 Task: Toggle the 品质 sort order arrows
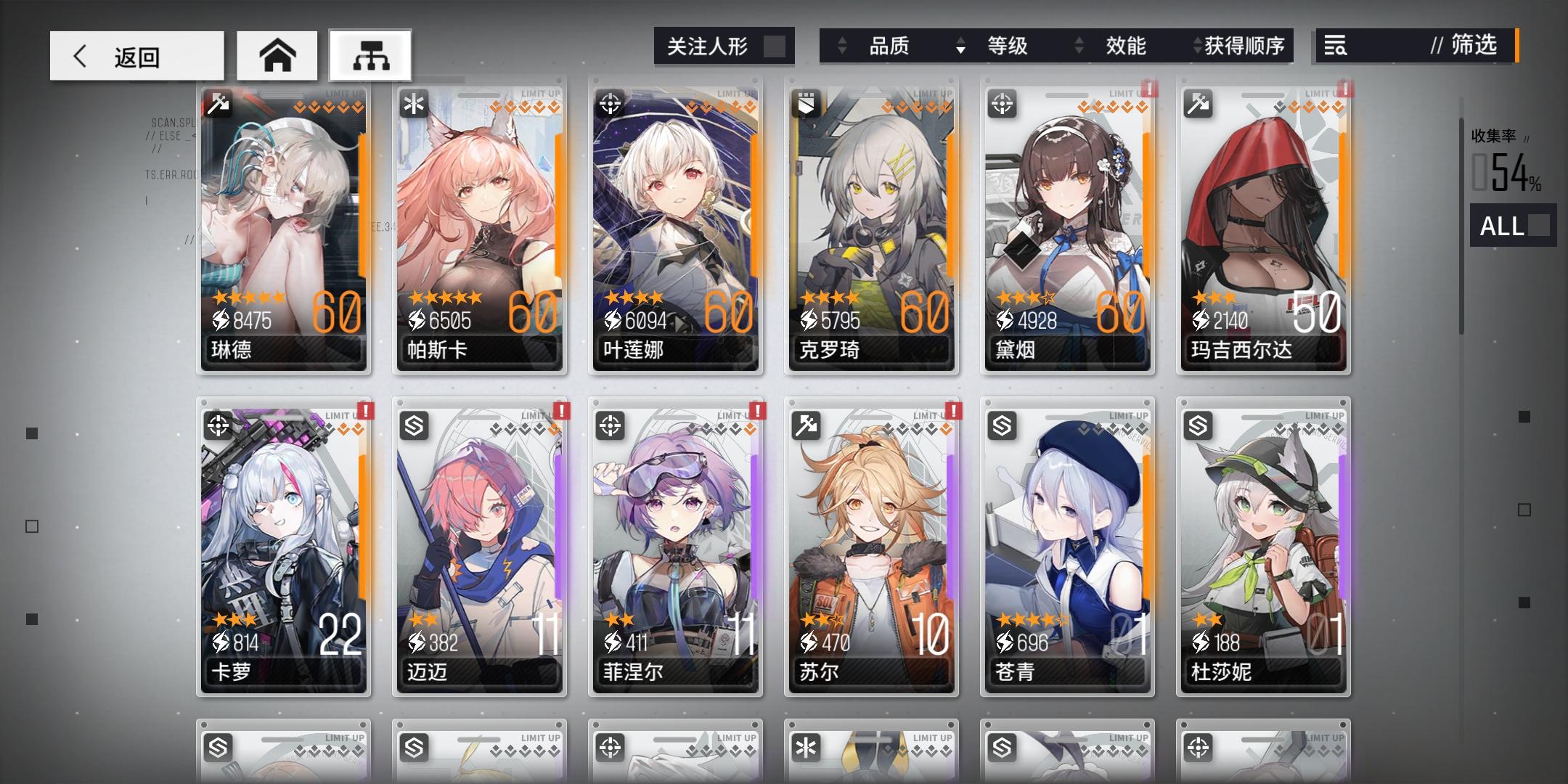coord(842,46)
